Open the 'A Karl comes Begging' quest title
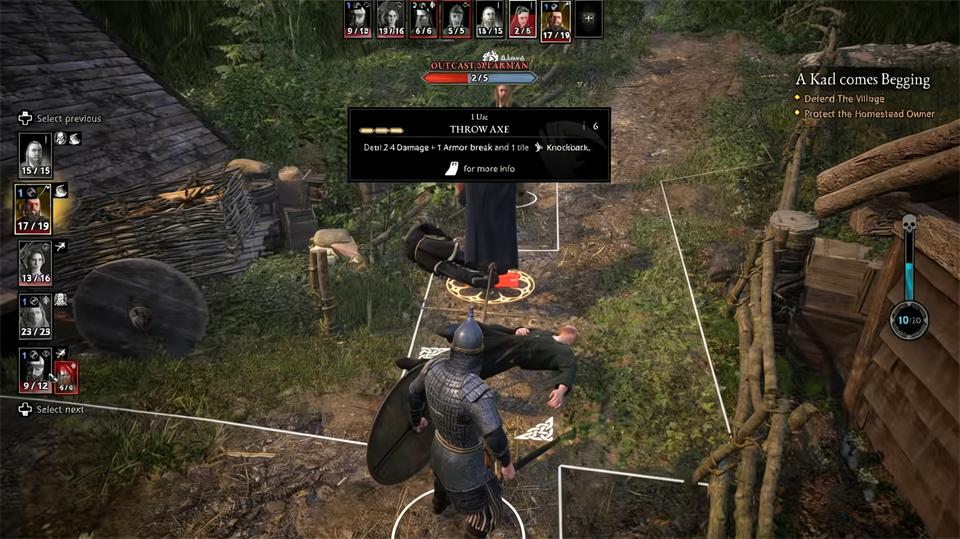The height and width of the screenshot is (539, 960). [x=863, y=79]
